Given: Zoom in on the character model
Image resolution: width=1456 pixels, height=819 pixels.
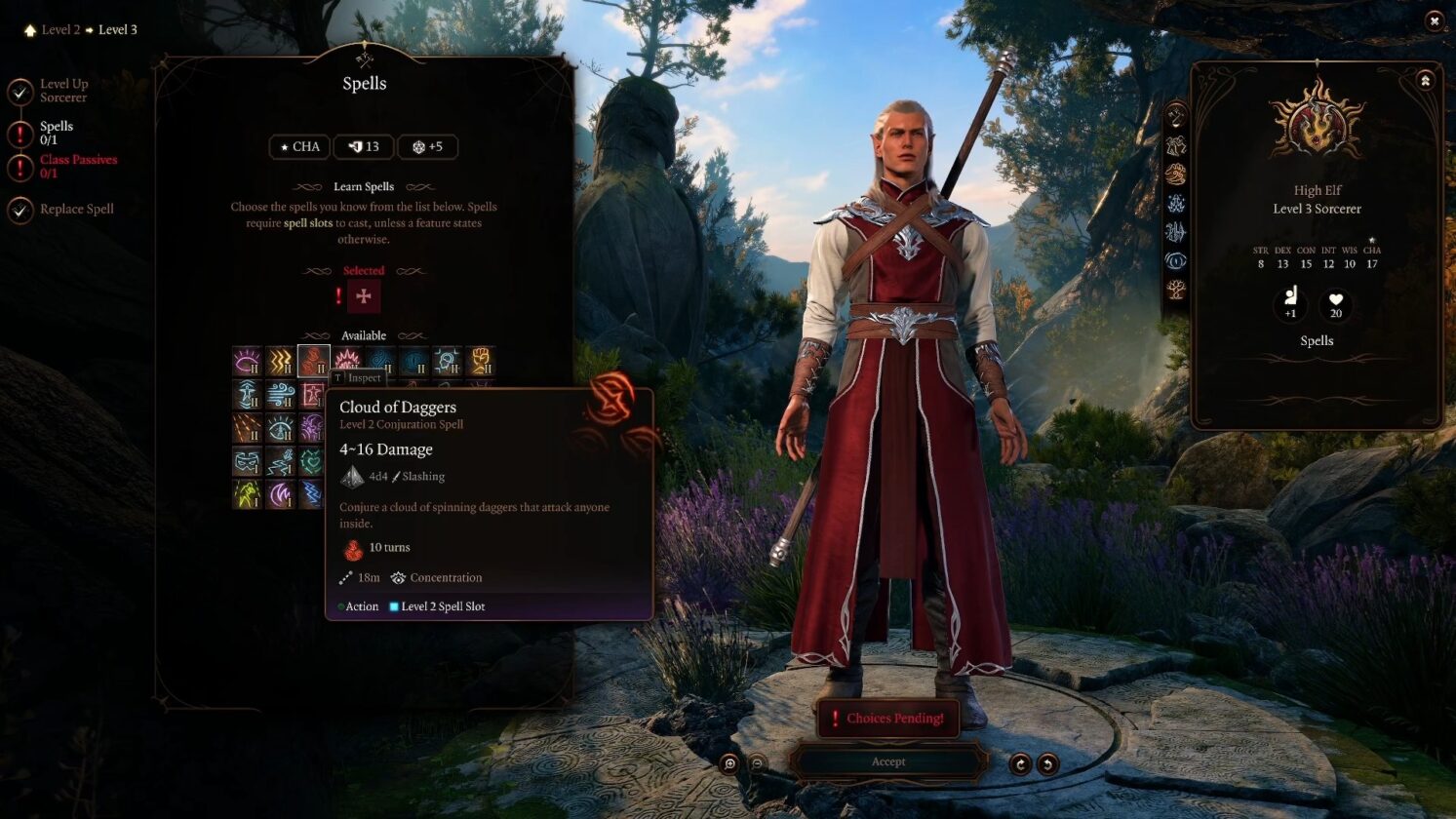Looking at the screenshot, I should [x=729, y=764].
